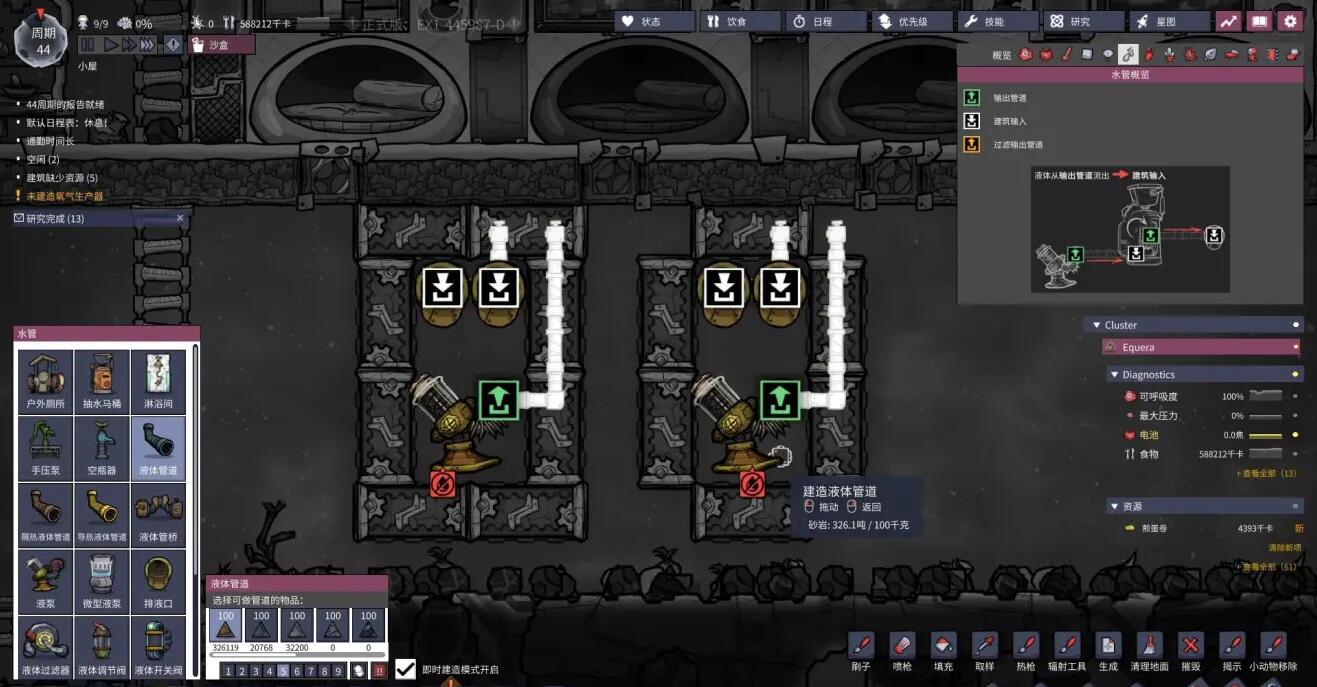Open the 状态 (Vitals) menu
The height and width of the screenshot is (687, 1317).
coord(654,21)
